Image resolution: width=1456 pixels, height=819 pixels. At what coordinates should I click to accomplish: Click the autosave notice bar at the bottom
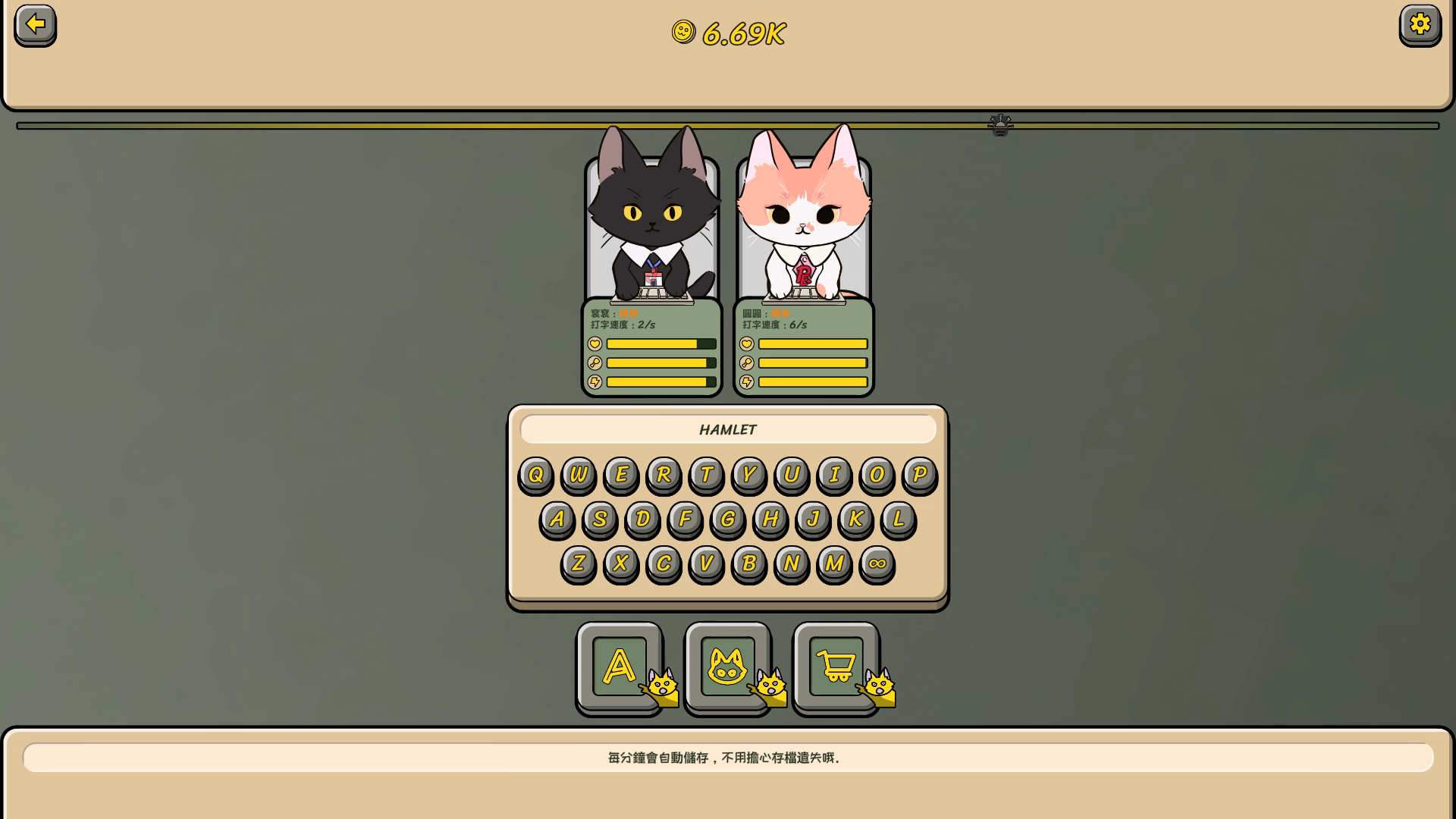[x=726, y=757]
